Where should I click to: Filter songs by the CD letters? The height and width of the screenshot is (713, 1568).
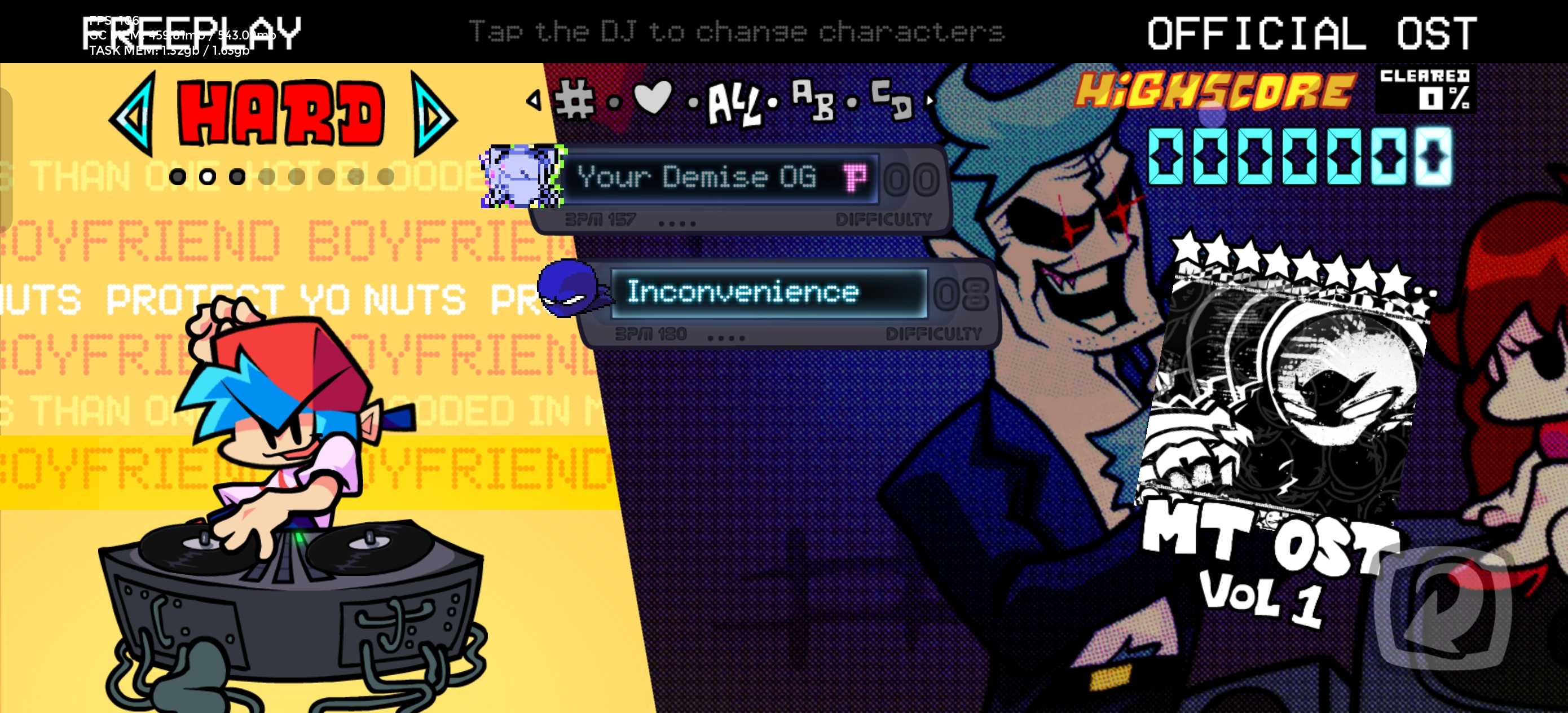point(892,99)
